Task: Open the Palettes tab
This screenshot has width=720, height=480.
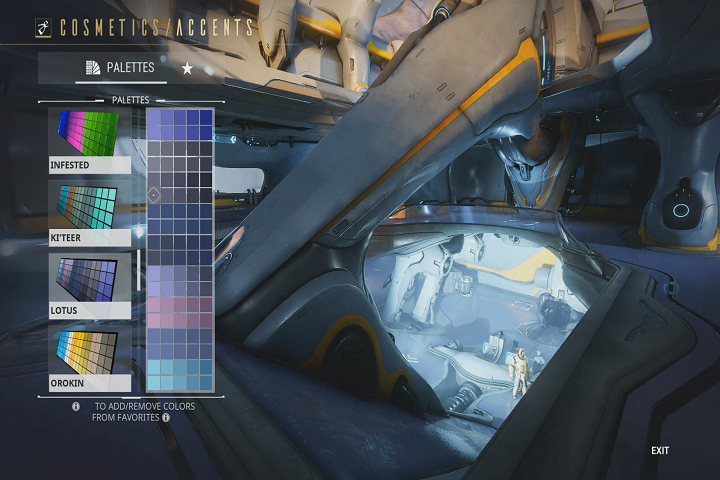Action: click(119, 68)
